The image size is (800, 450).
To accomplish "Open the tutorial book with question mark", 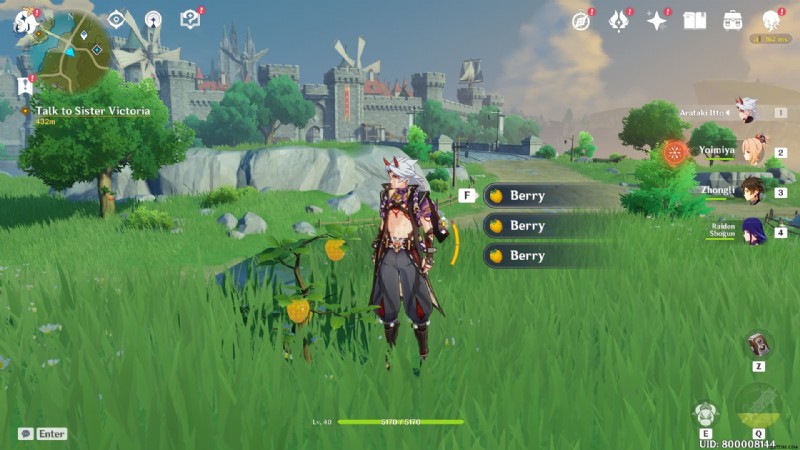I will tap(189, 19).
